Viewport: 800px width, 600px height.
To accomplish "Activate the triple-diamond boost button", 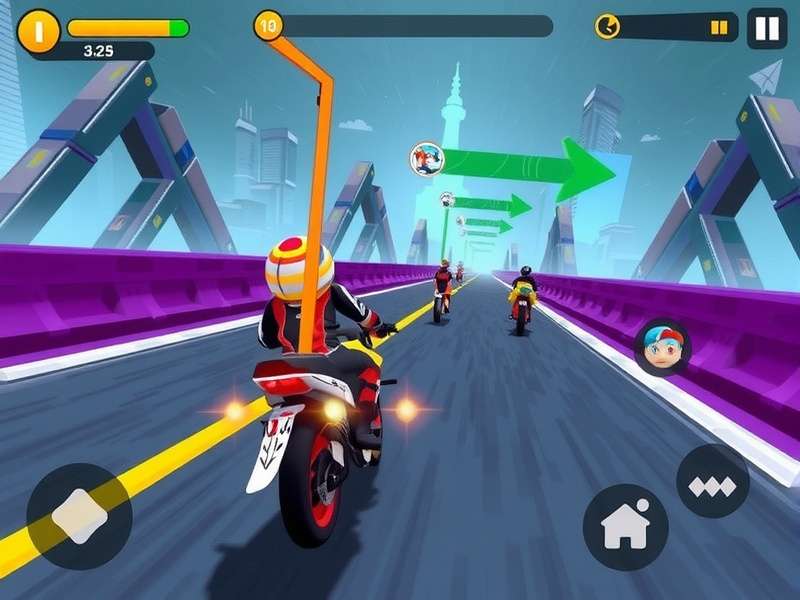I will pyautogui.click(x=712, y=486).
